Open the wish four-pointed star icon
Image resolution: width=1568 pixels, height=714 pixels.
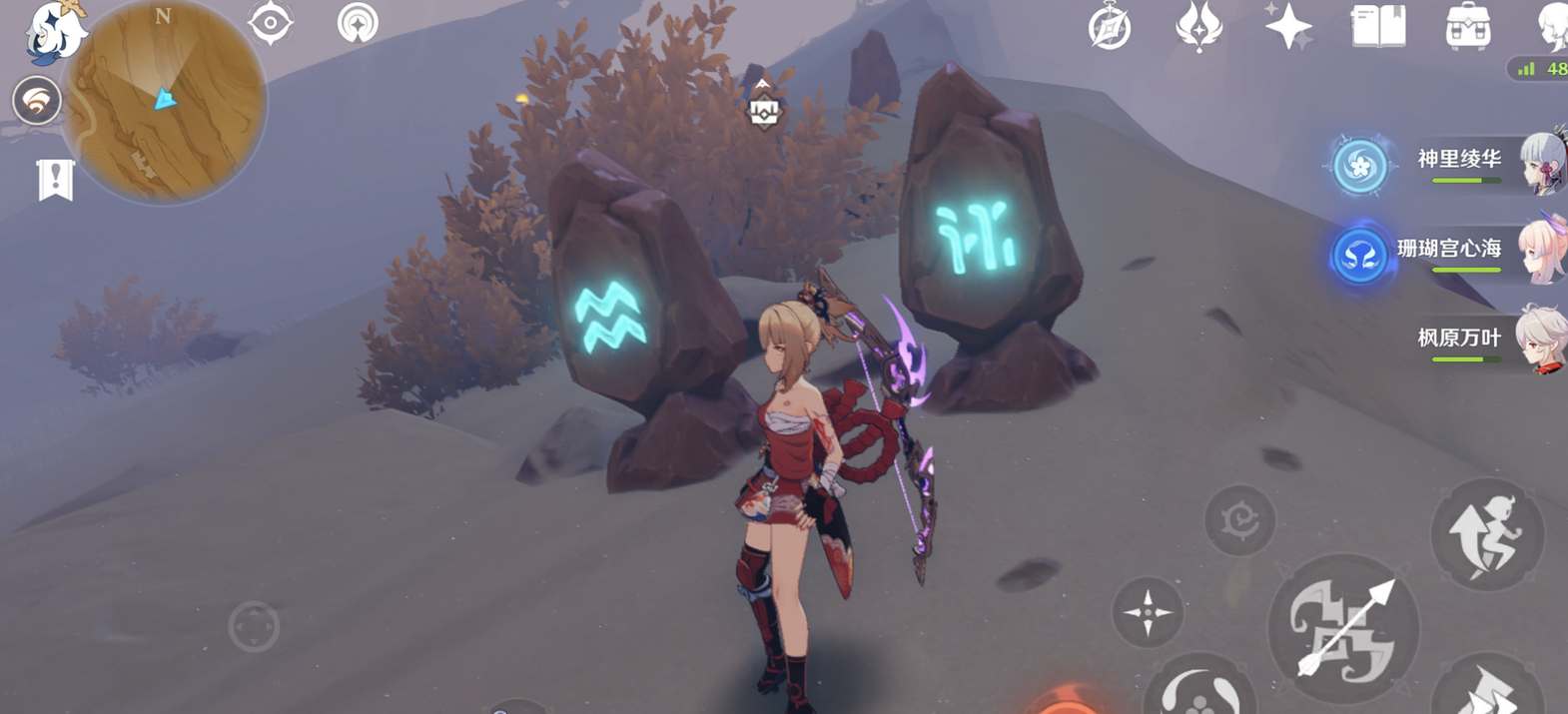[x=1288, y=26]
